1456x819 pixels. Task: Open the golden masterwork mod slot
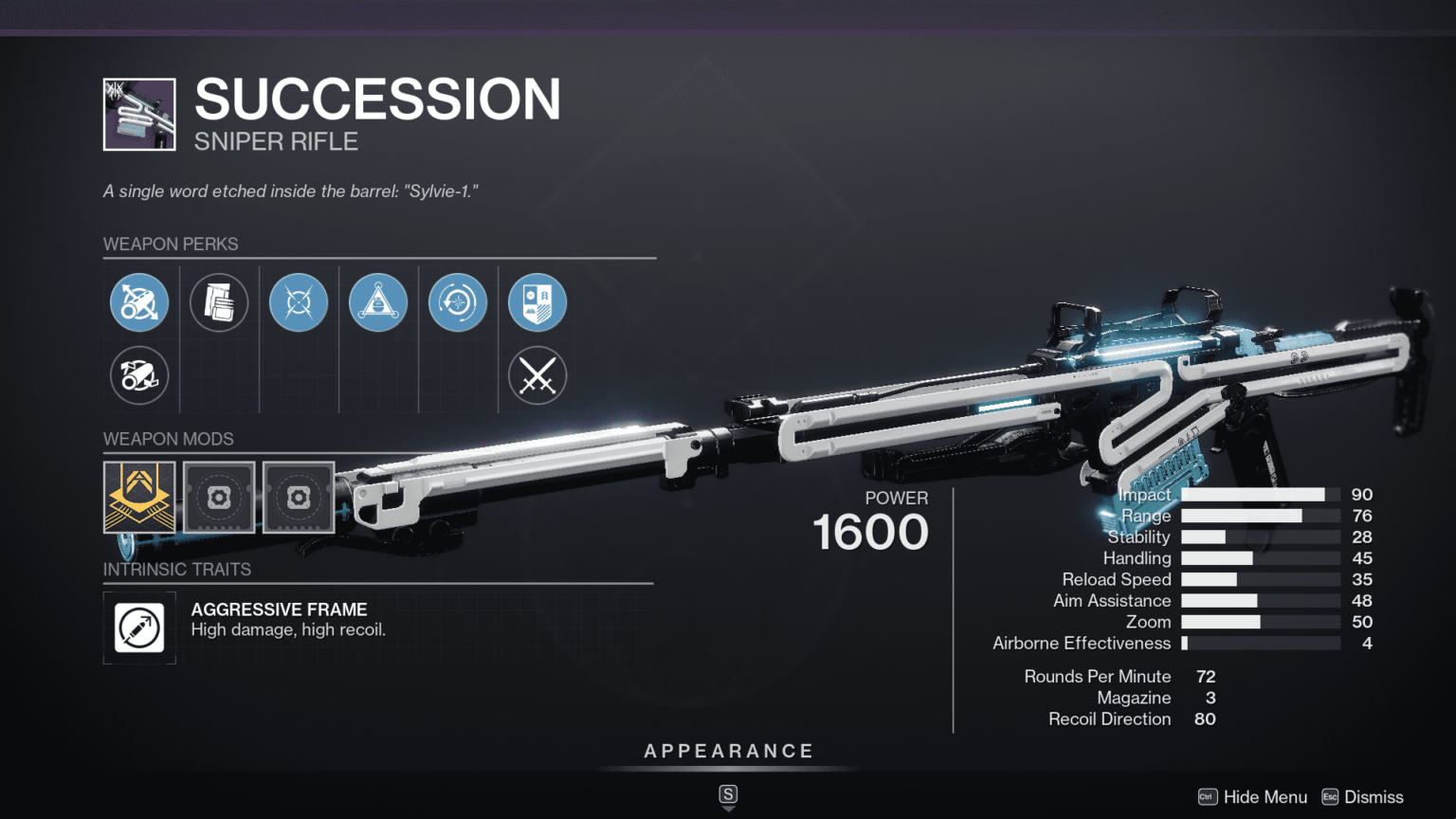[138, 497]
